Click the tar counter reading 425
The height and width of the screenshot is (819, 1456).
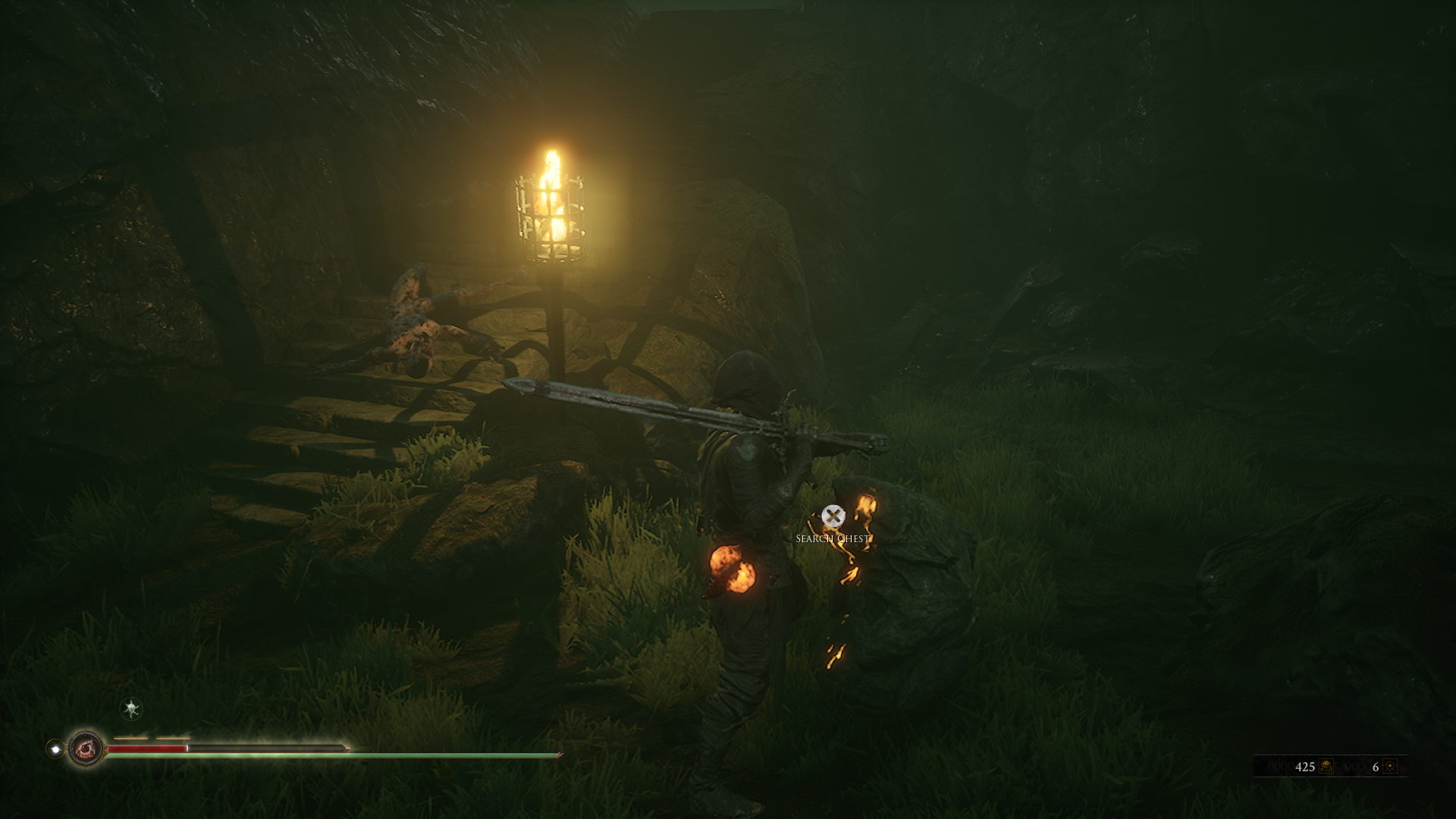(1306, 767)
